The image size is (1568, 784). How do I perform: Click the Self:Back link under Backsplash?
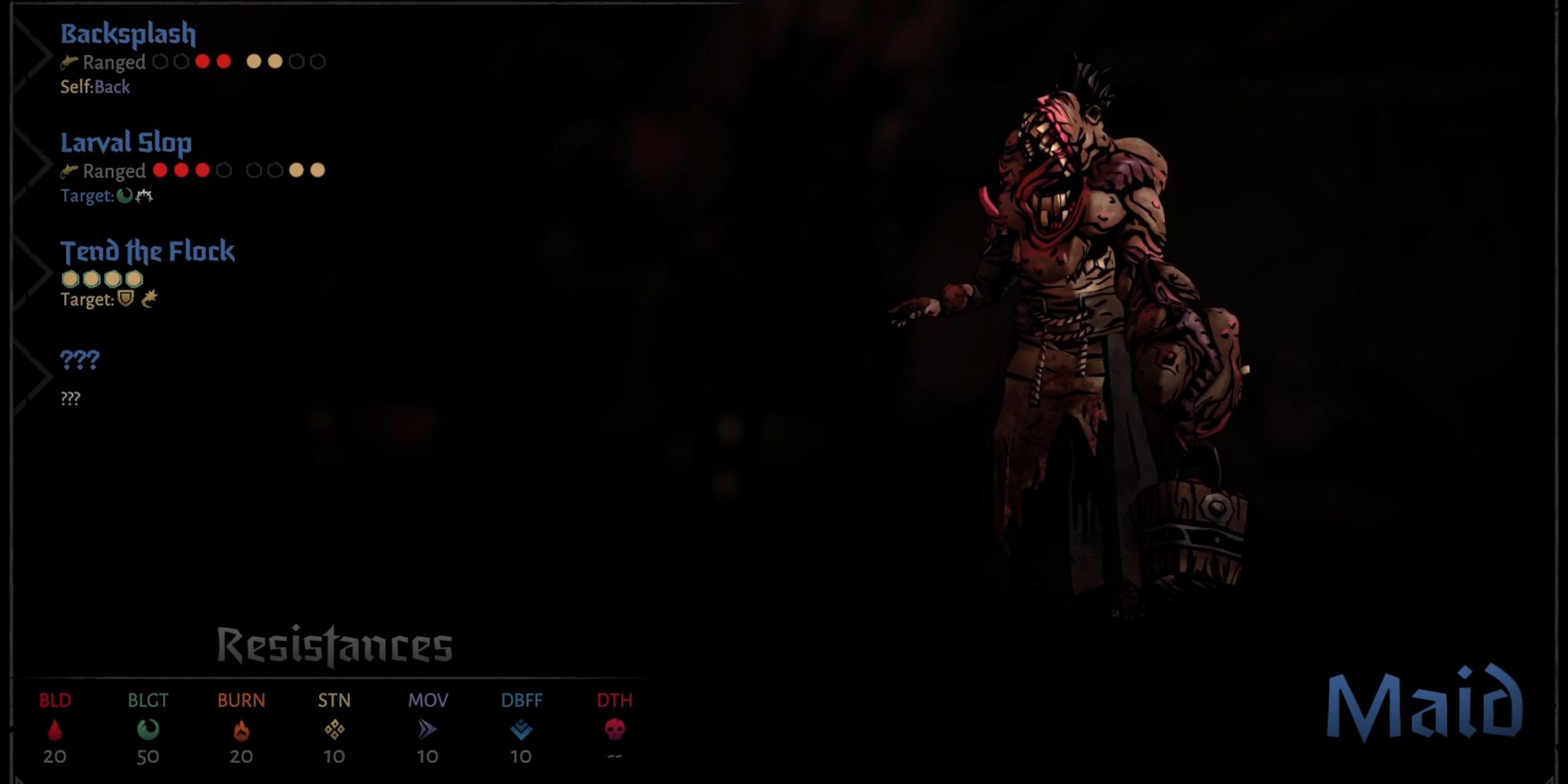coord(94,88)
